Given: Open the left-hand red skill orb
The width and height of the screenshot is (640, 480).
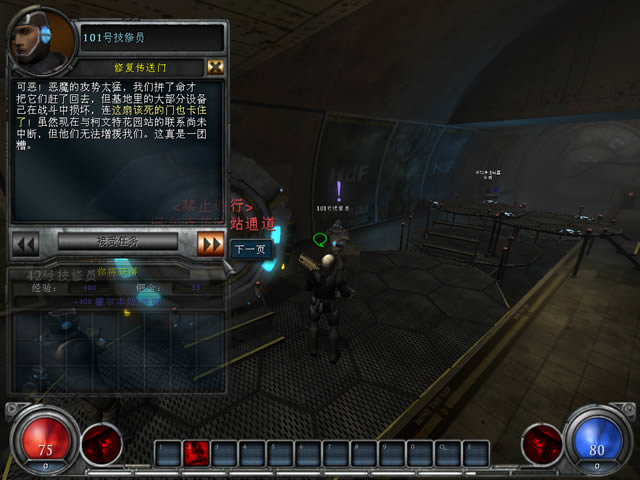Looking at the screenshot, I should coord(100,443).
